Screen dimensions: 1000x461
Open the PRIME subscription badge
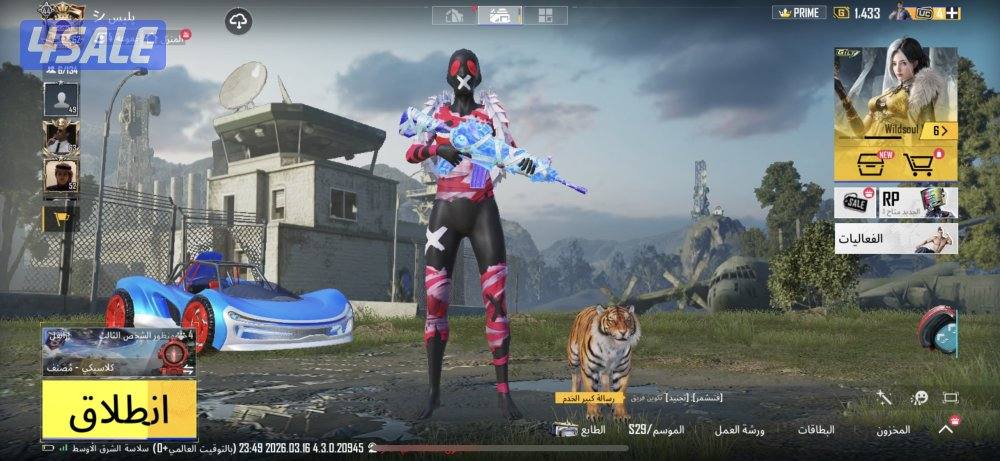(x=799, y=13)
